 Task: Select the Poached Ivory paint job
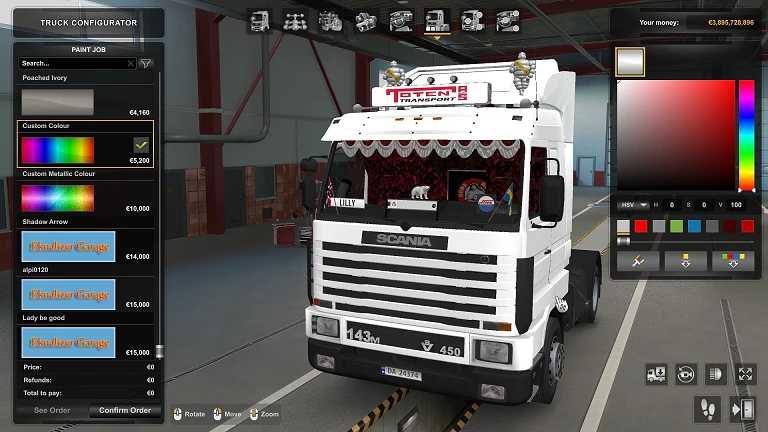click(58, 101)
